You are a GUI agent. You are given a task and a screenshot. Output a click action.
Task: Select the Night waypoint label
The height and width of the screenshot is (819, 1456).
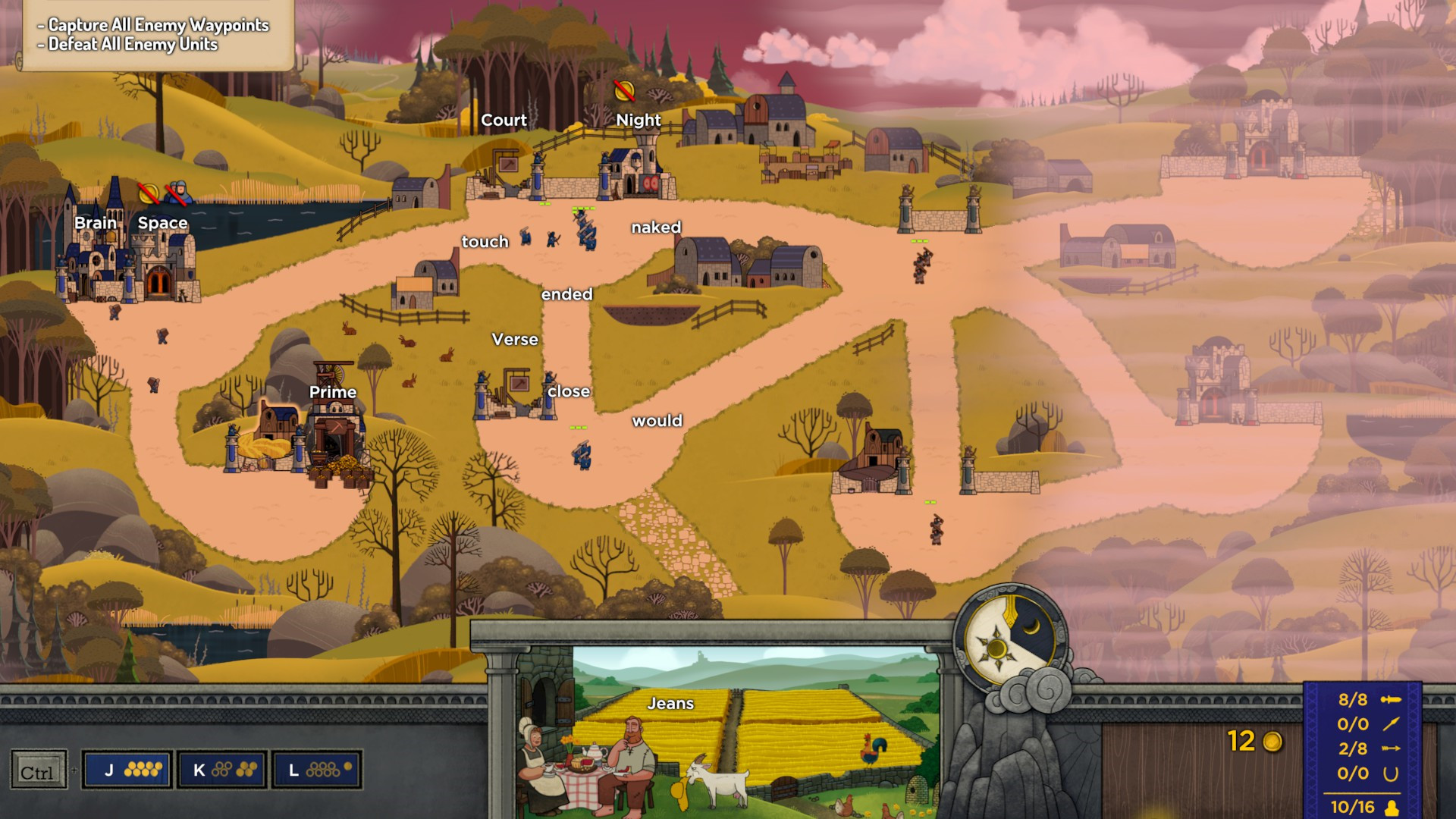pos(638,121)
